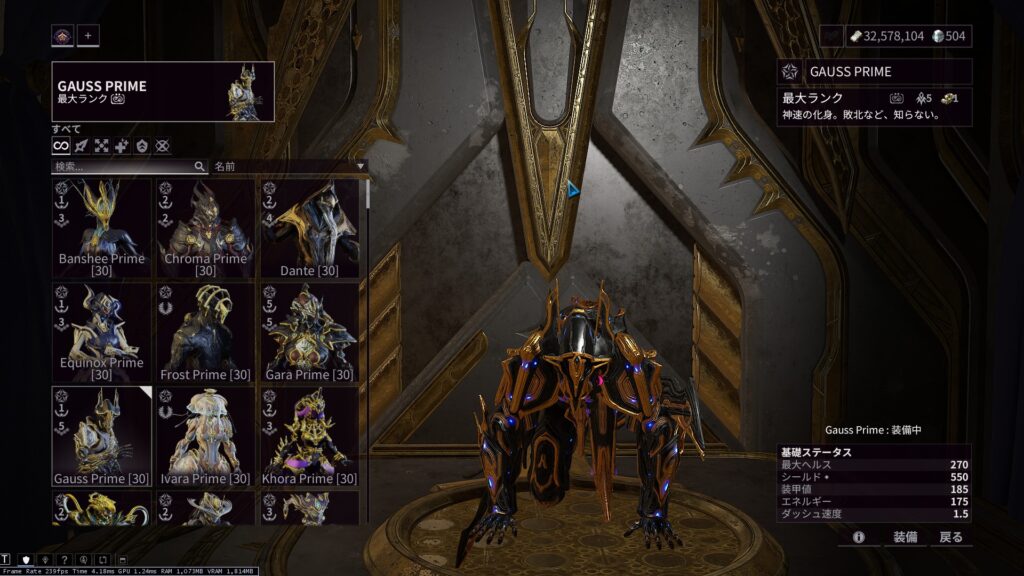This screenshot has height=576, width=1024.
Task: Select the infinity 'all' filter icon
Action: pyautogui.click(x=61, y=146)
